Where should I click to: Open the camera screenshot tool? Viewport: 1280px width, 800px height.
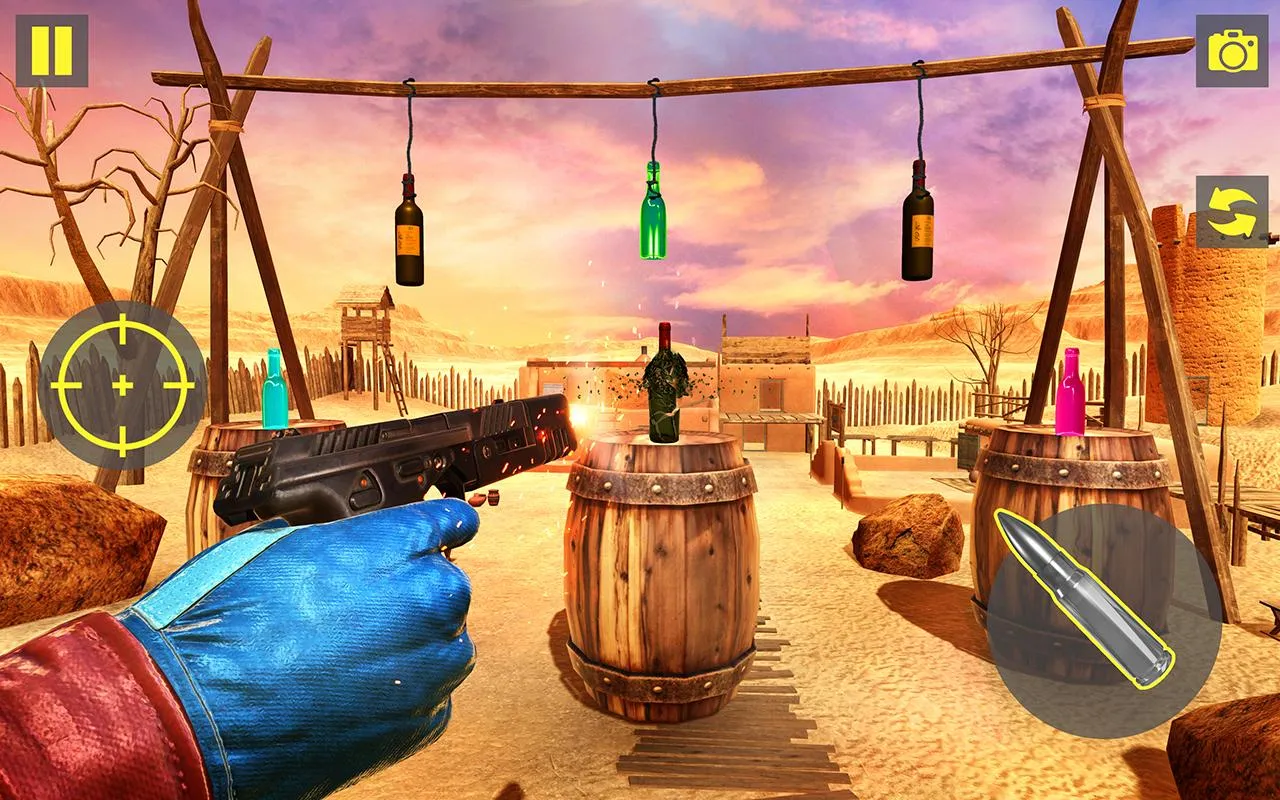1232,49
